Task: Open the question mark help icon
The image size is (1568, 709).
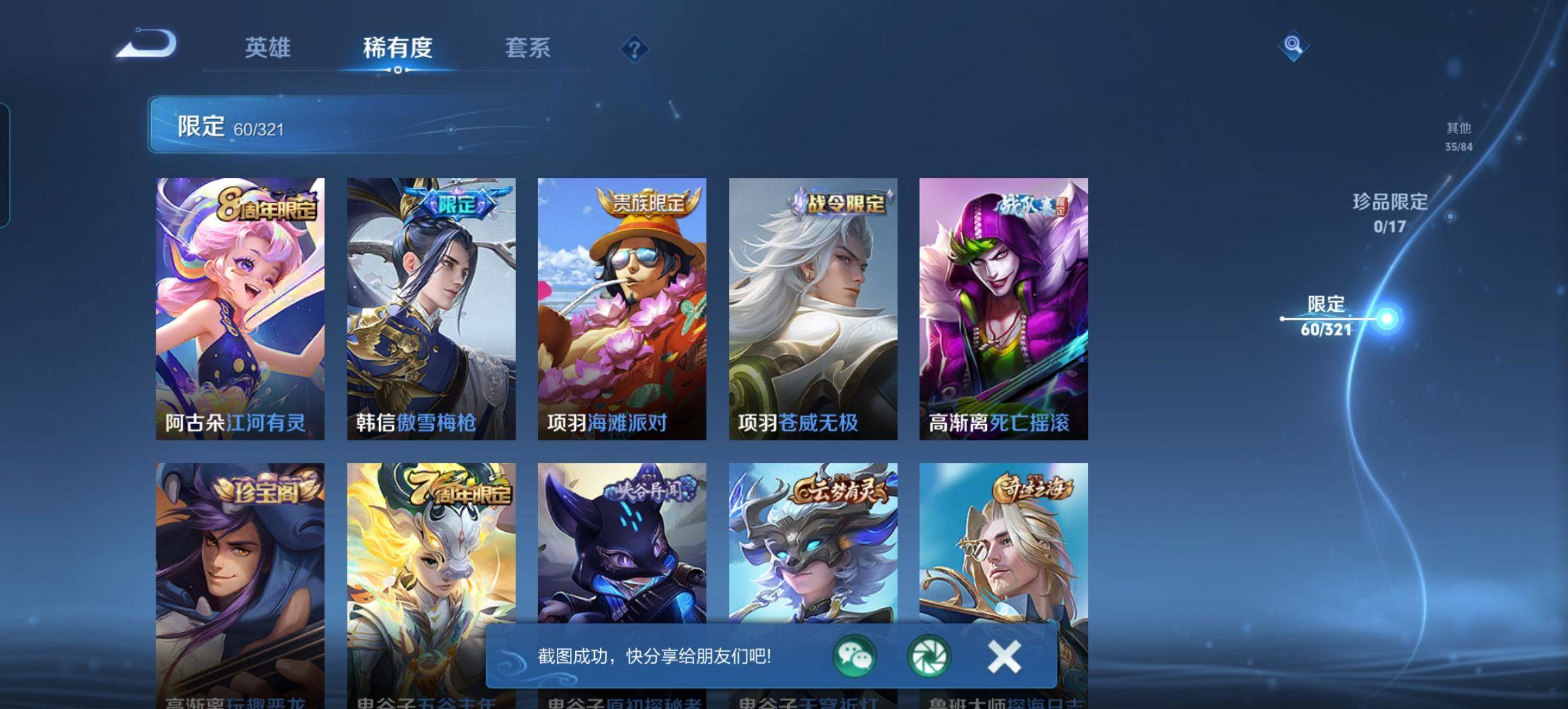Action: click(634, 49)
